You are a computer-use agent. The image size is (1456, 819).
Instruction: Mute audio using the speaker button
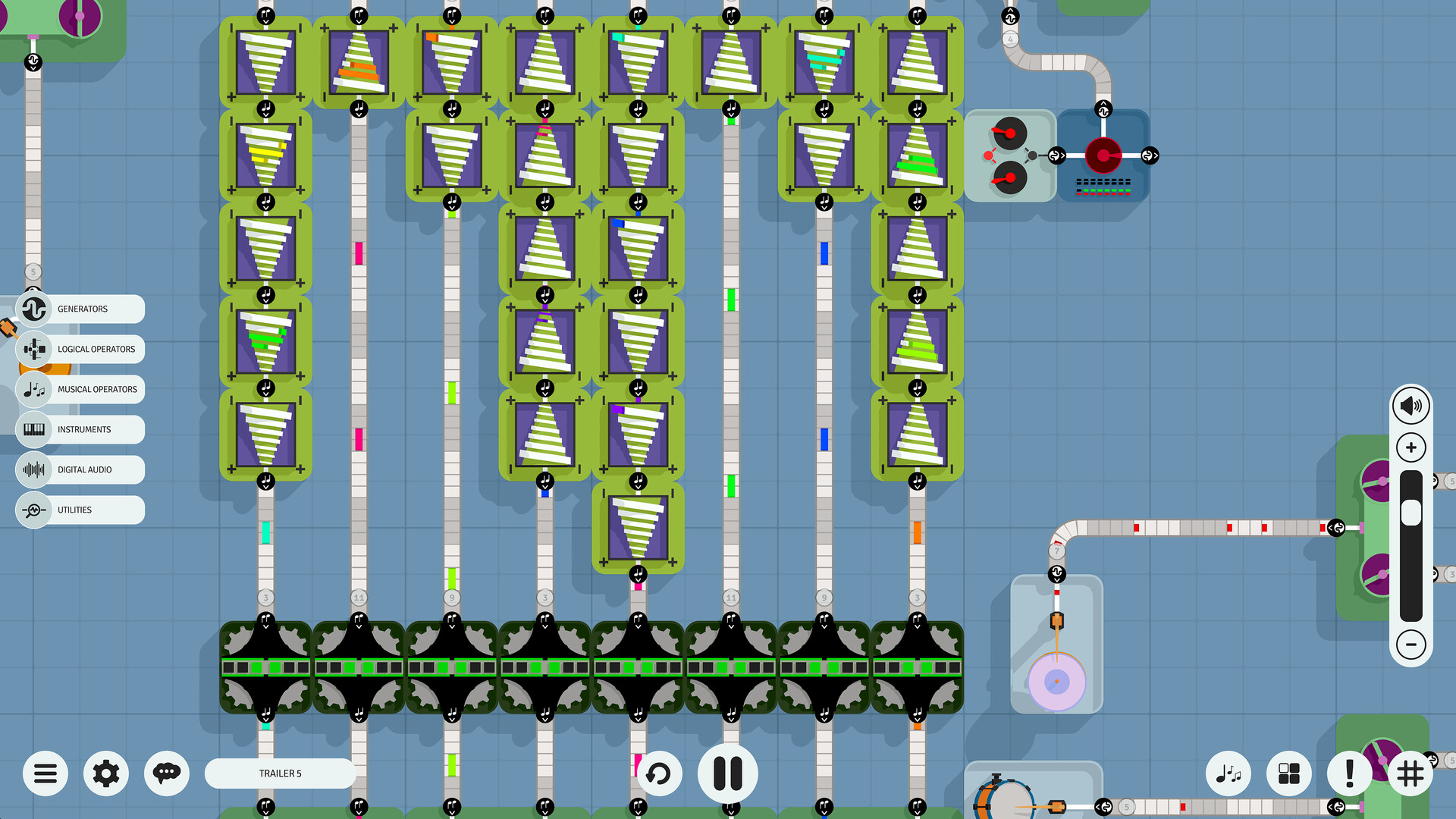(1410, 405)
